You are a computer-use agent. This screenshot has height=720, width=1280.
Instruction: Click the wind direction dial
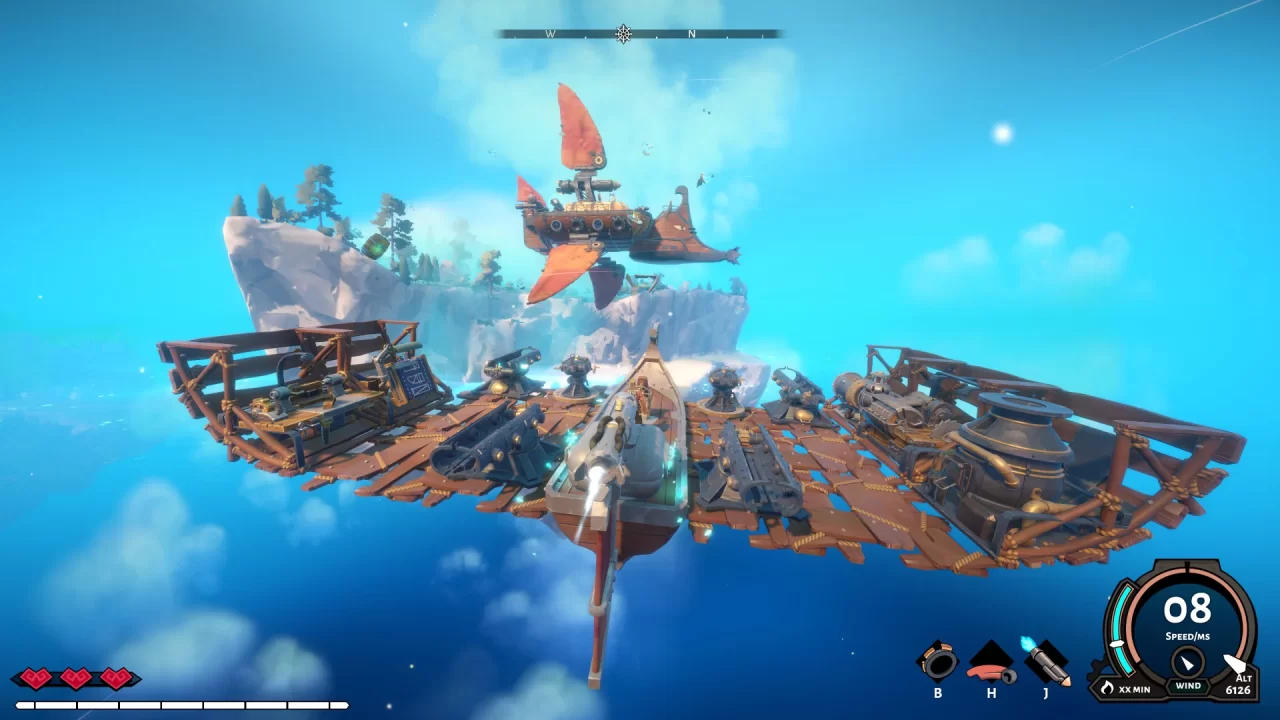(x=1188, y=662)
